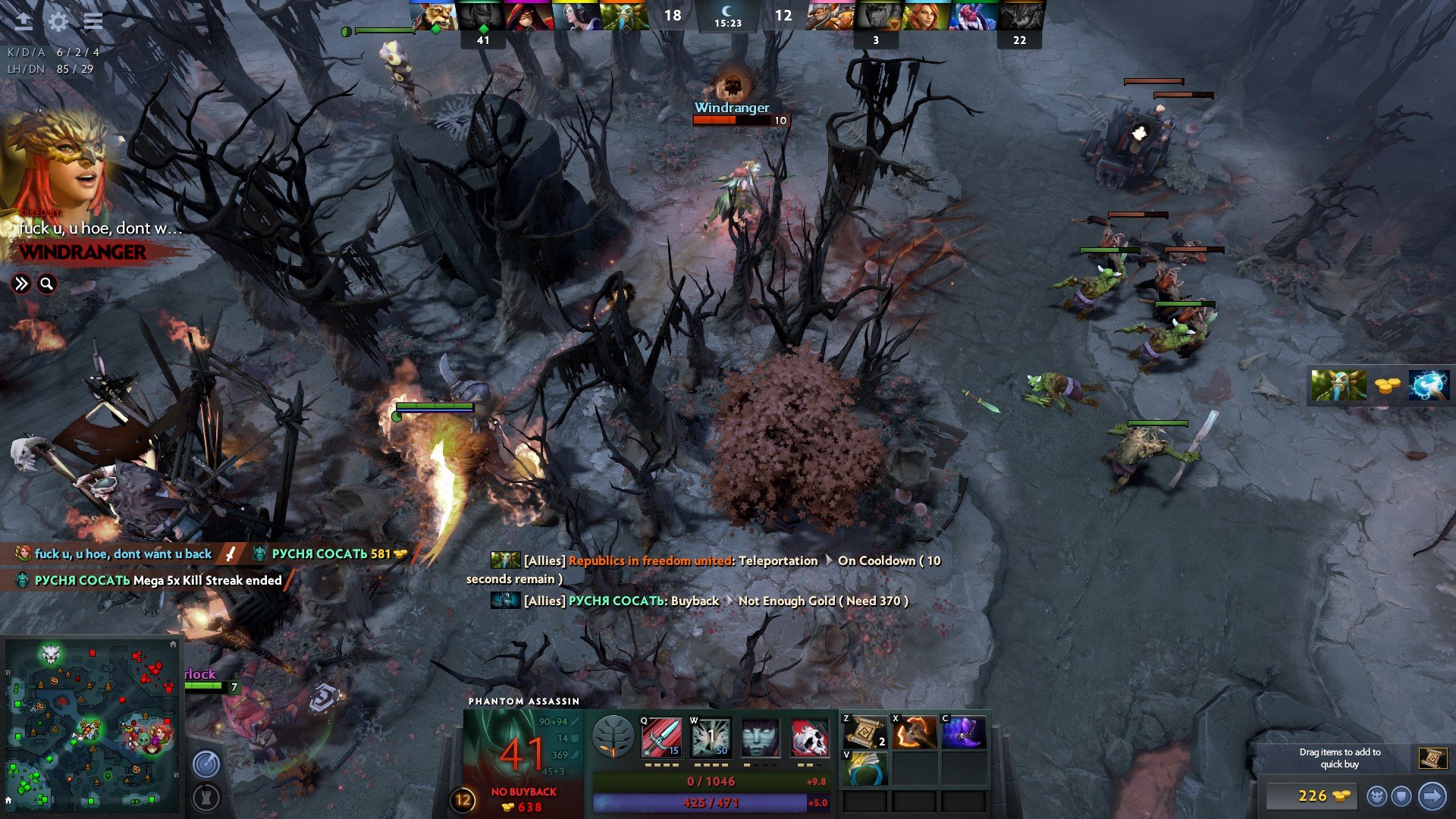The height and width of the screenshot is (819, 1456).
Task: Select the purple boot item slot
Action: pyautogui.click(x=963, y=733)
